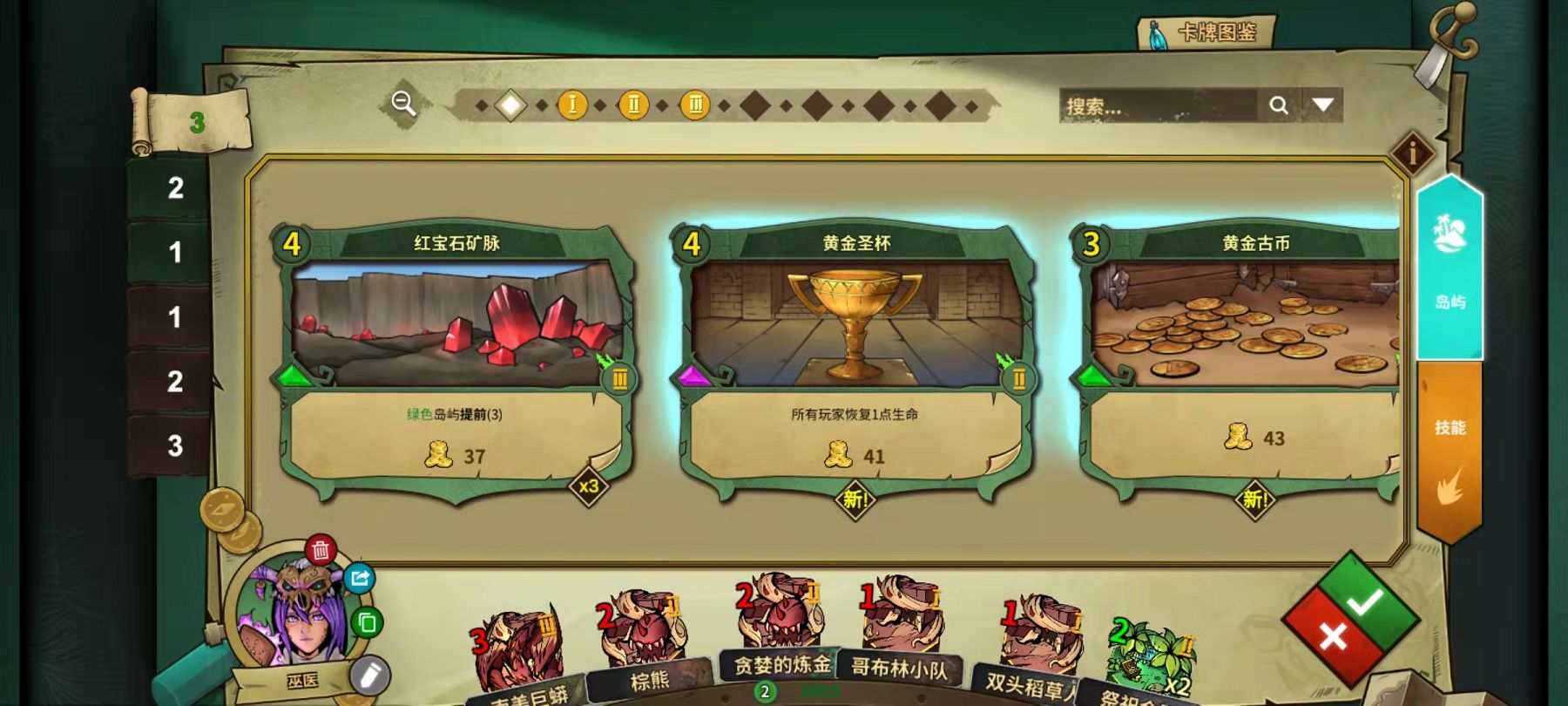Click the zoom-out magnifier icon
This screenshot has height=706, width=1568.
pyautogui.click(x=403, y=104)
